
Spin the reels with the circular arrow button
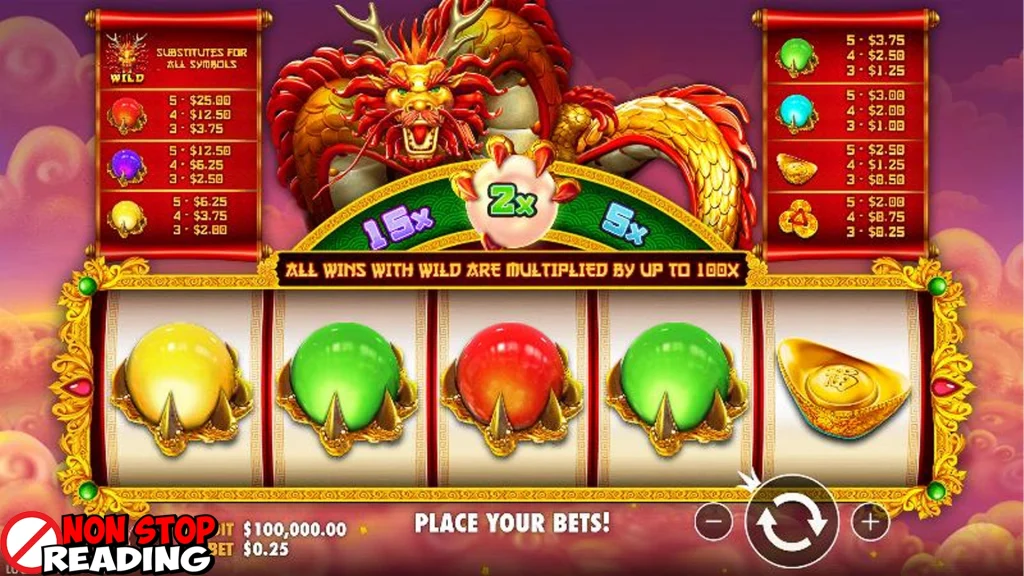(790, 521)
